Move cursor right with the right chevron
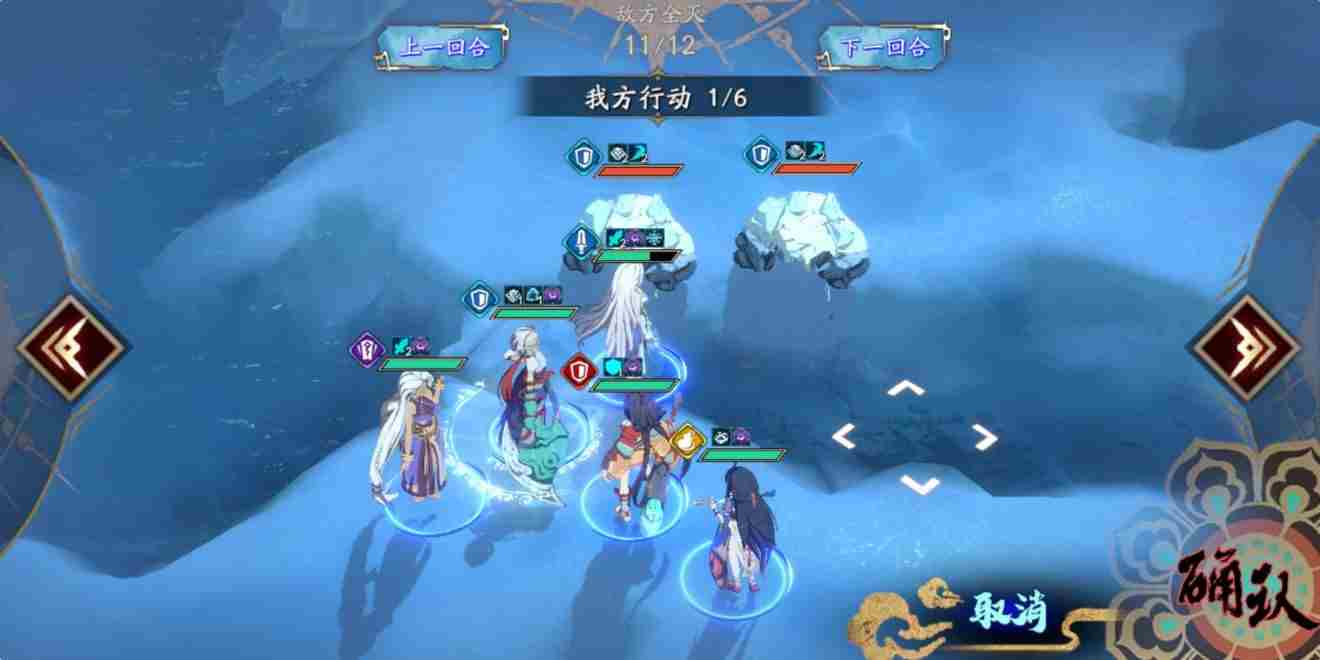This screenshot has height=660, width=1320. (984, 436)
